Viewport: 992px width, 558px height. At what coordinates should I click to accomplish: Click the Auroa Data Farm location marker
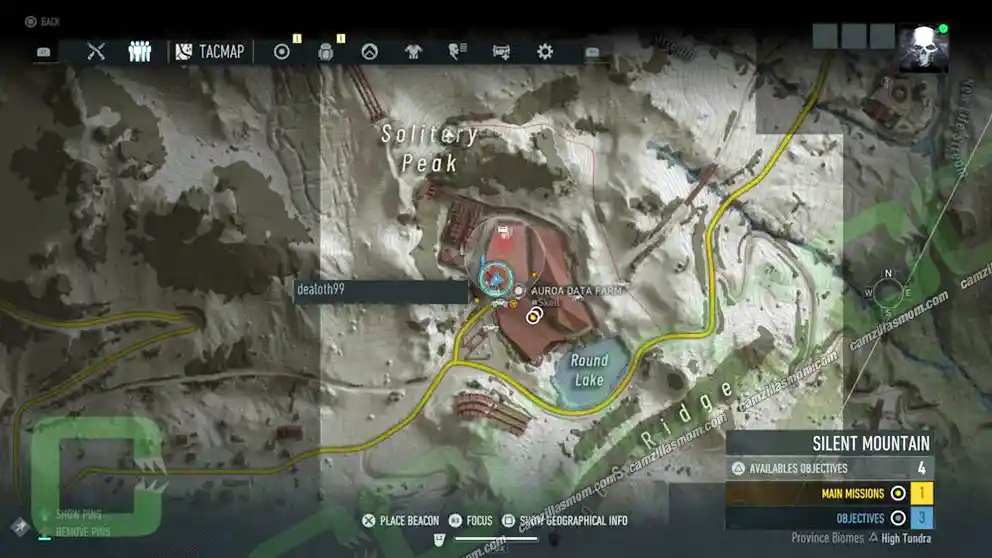point(519,290)
